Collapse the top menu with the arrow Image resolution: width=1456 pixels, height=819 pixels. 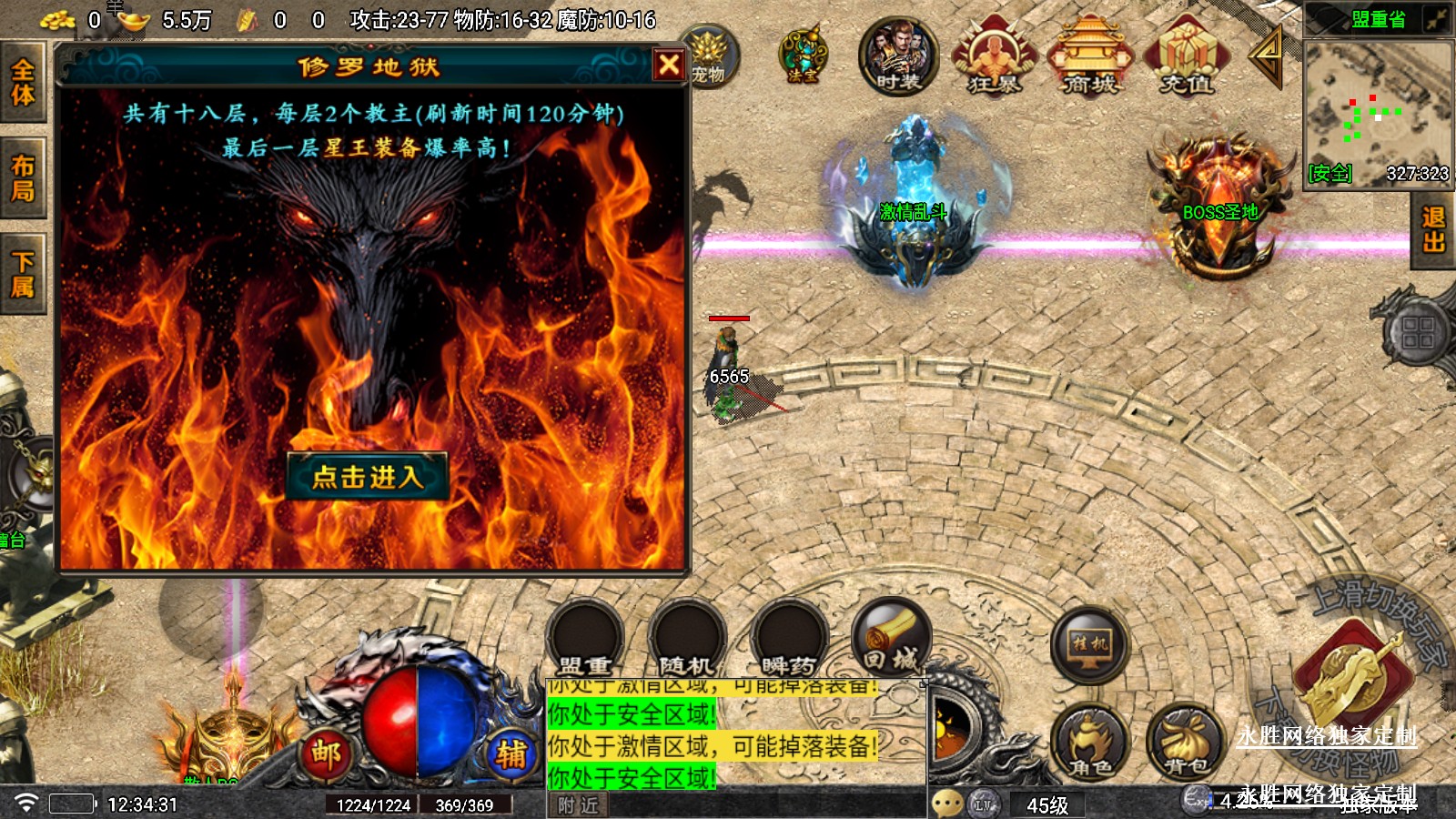tap(1267, 56)
